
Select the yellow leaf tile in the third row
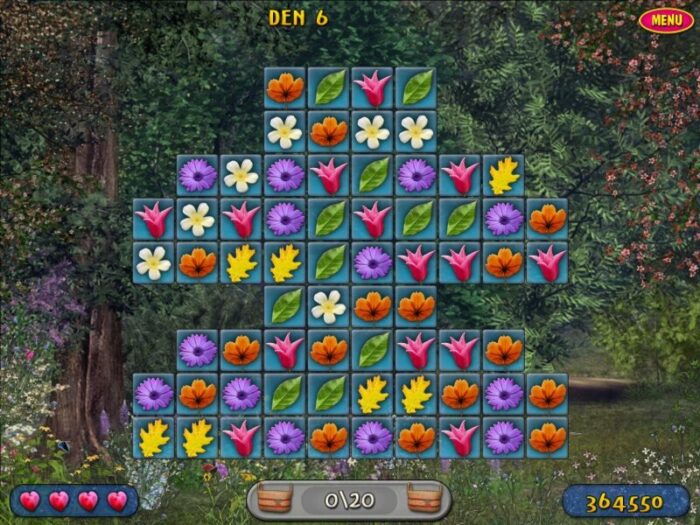(504, 175)
